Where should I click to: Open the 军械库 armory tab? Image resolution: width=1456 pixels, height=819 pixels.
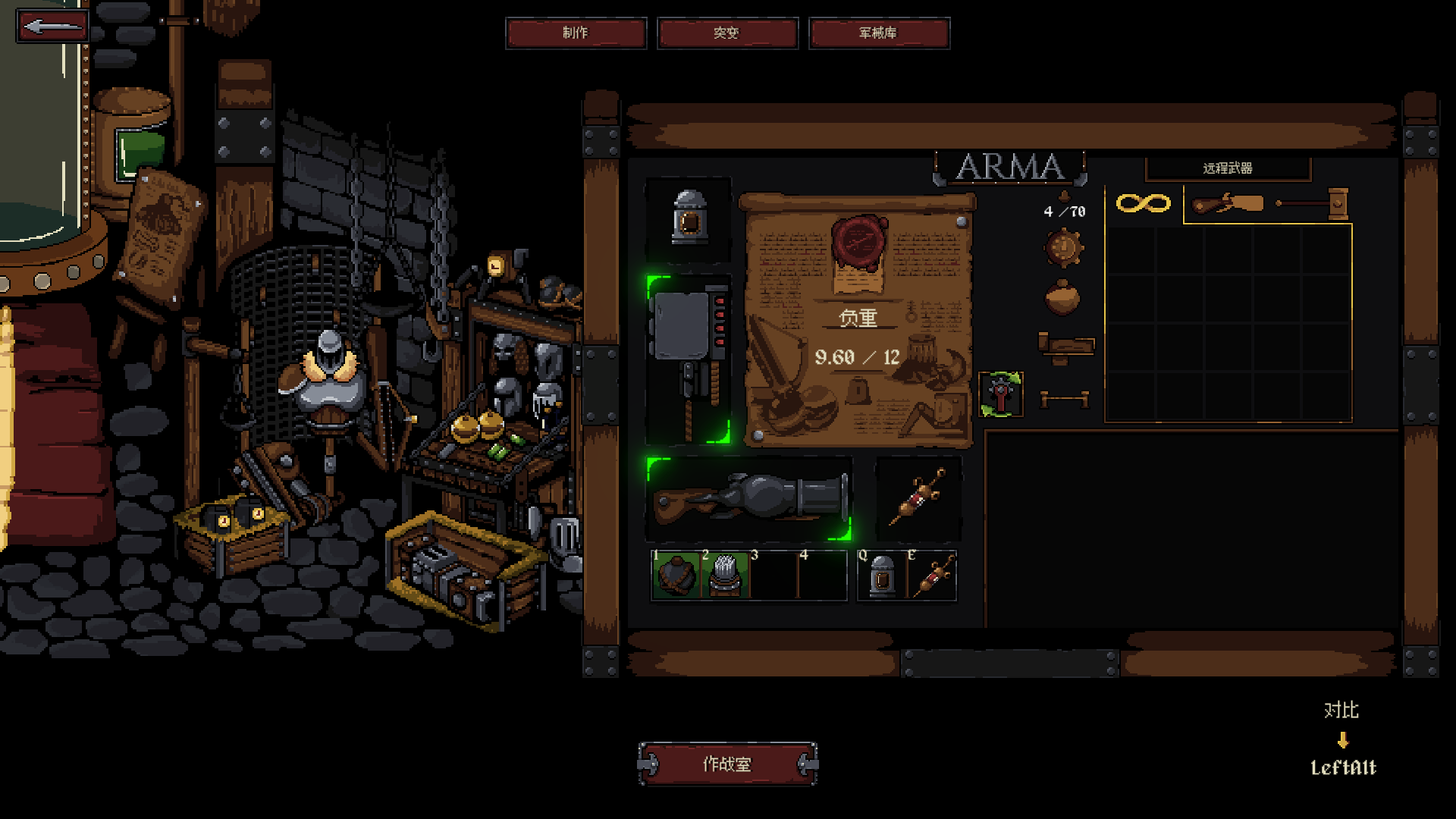click(x=878, y=33)
